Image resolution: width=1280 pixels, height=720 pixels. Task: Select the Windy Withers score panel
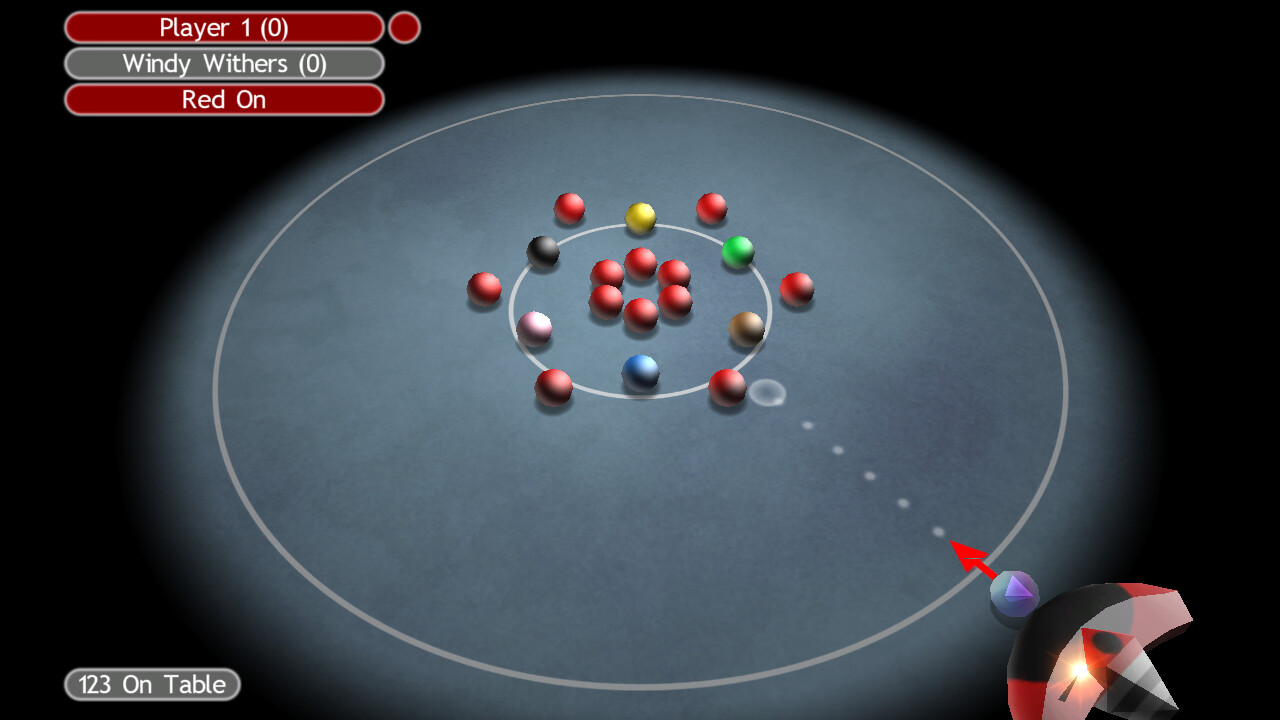[222, 63]
